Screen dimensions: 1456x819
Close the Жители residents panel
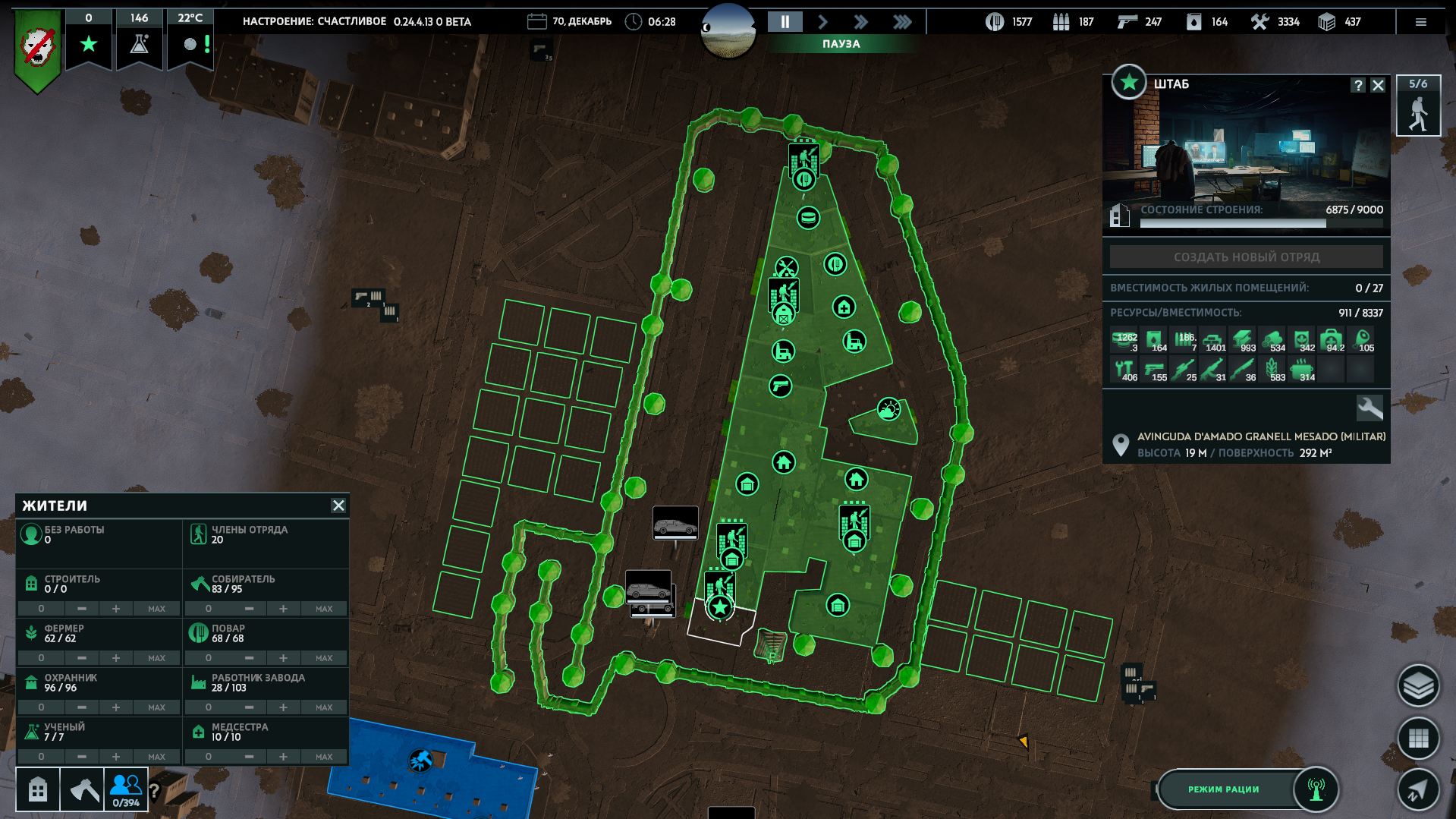(338, 506)
